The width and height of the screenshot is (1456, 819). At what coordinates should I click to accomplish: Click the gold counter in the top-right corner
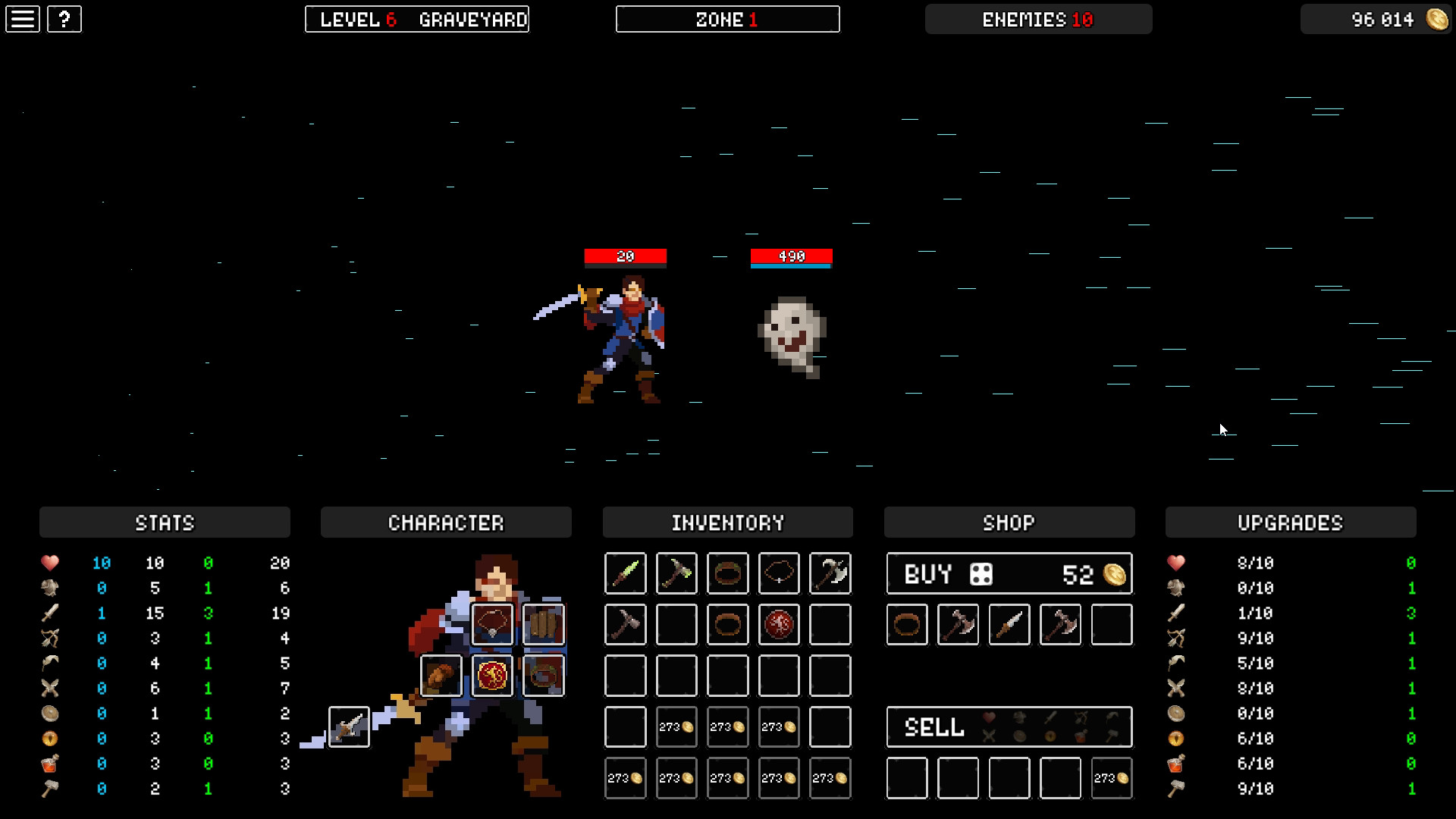click(x=1375, y=20)
